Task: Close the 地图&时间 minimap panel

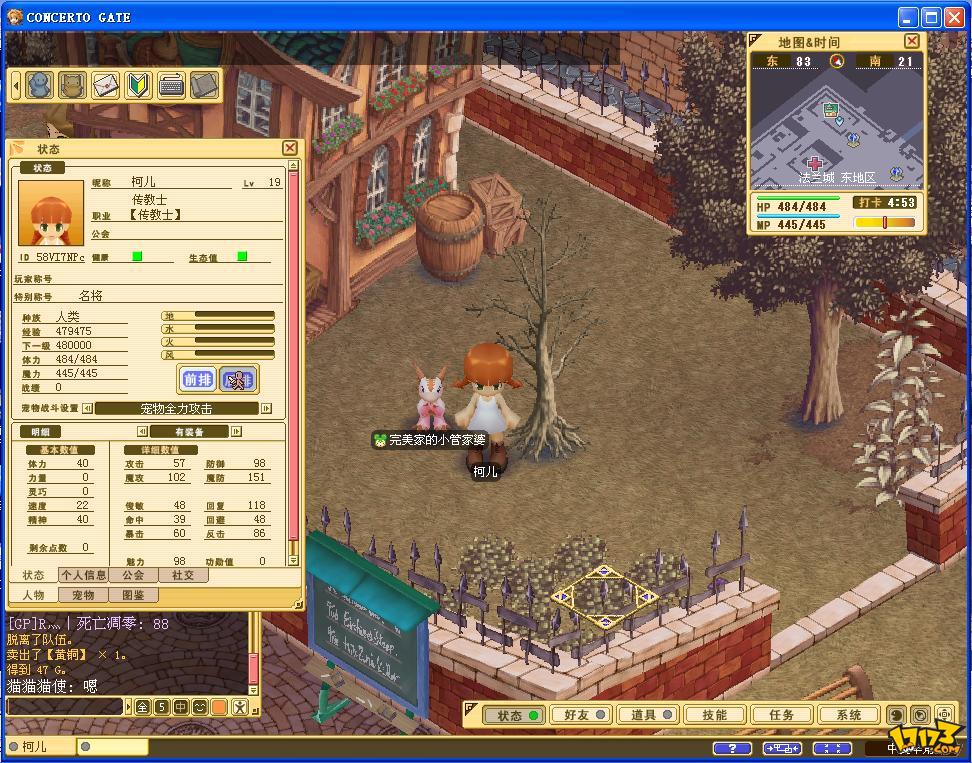Action: point(911,41)
